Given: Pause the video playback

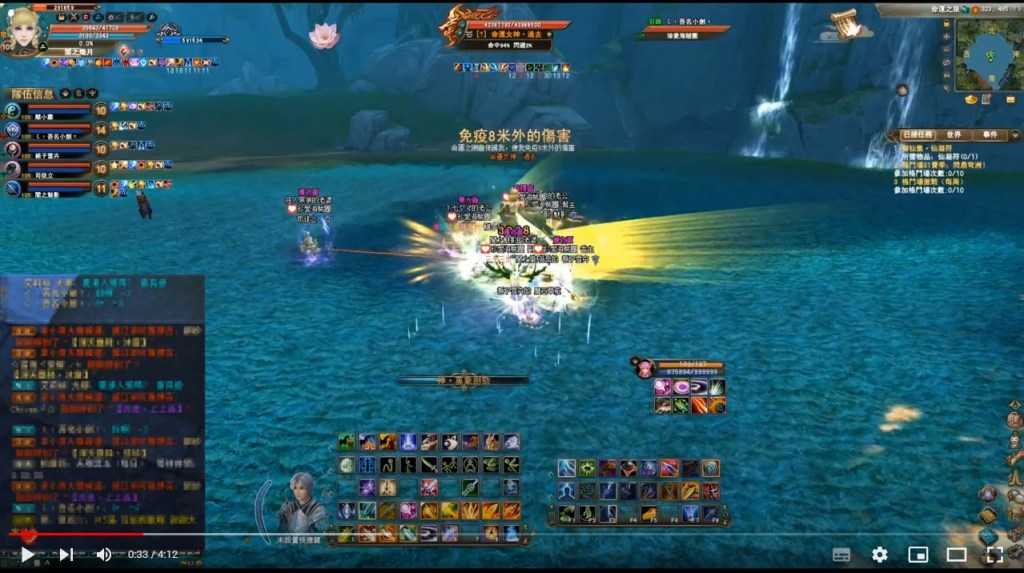Looking at the screenshot, I should click(x=27, y=554).
